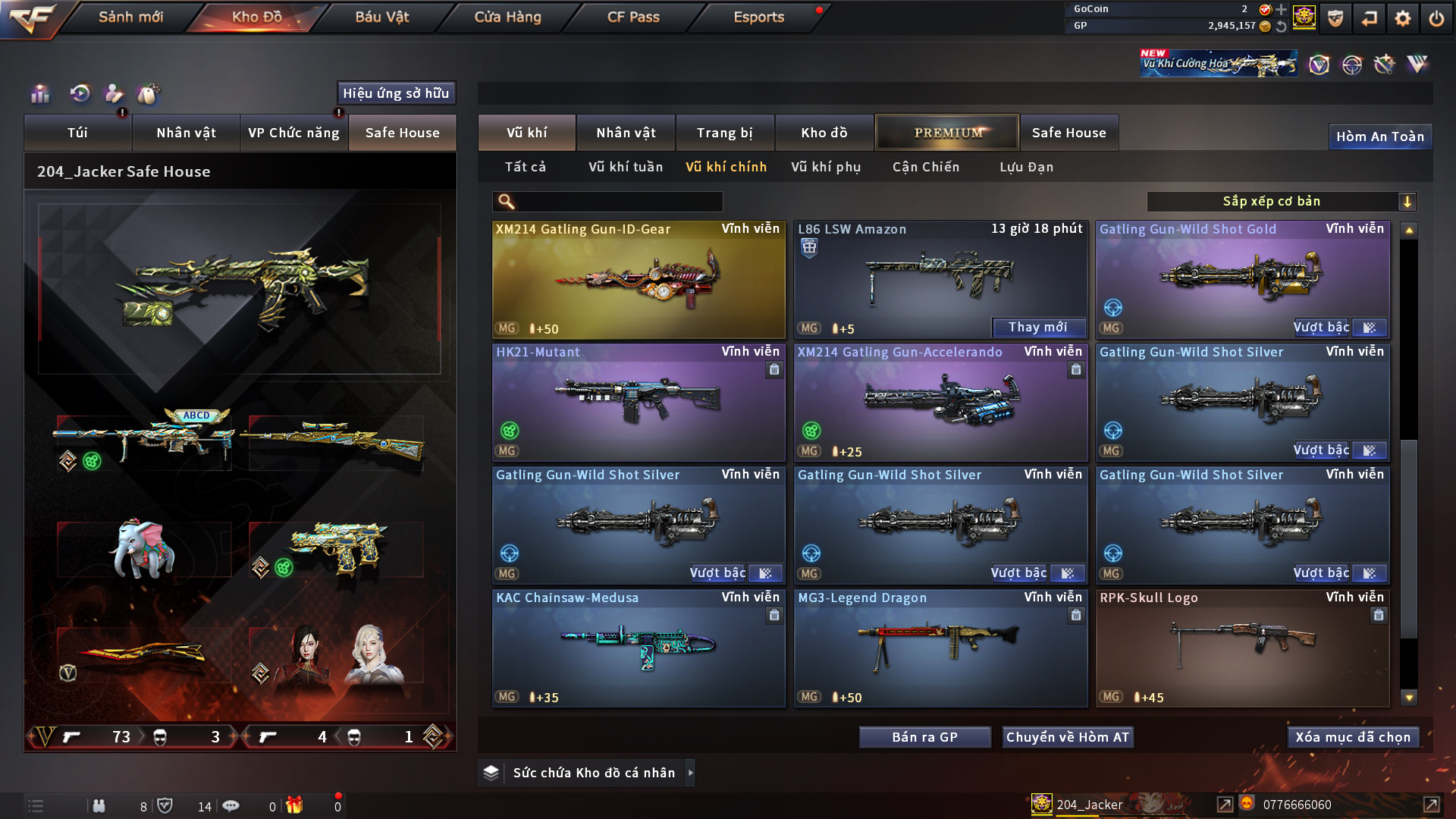Viewport: 1456px width, 819px height.
Task: Open the CF Pass page
Action: [x=633, y=17]
